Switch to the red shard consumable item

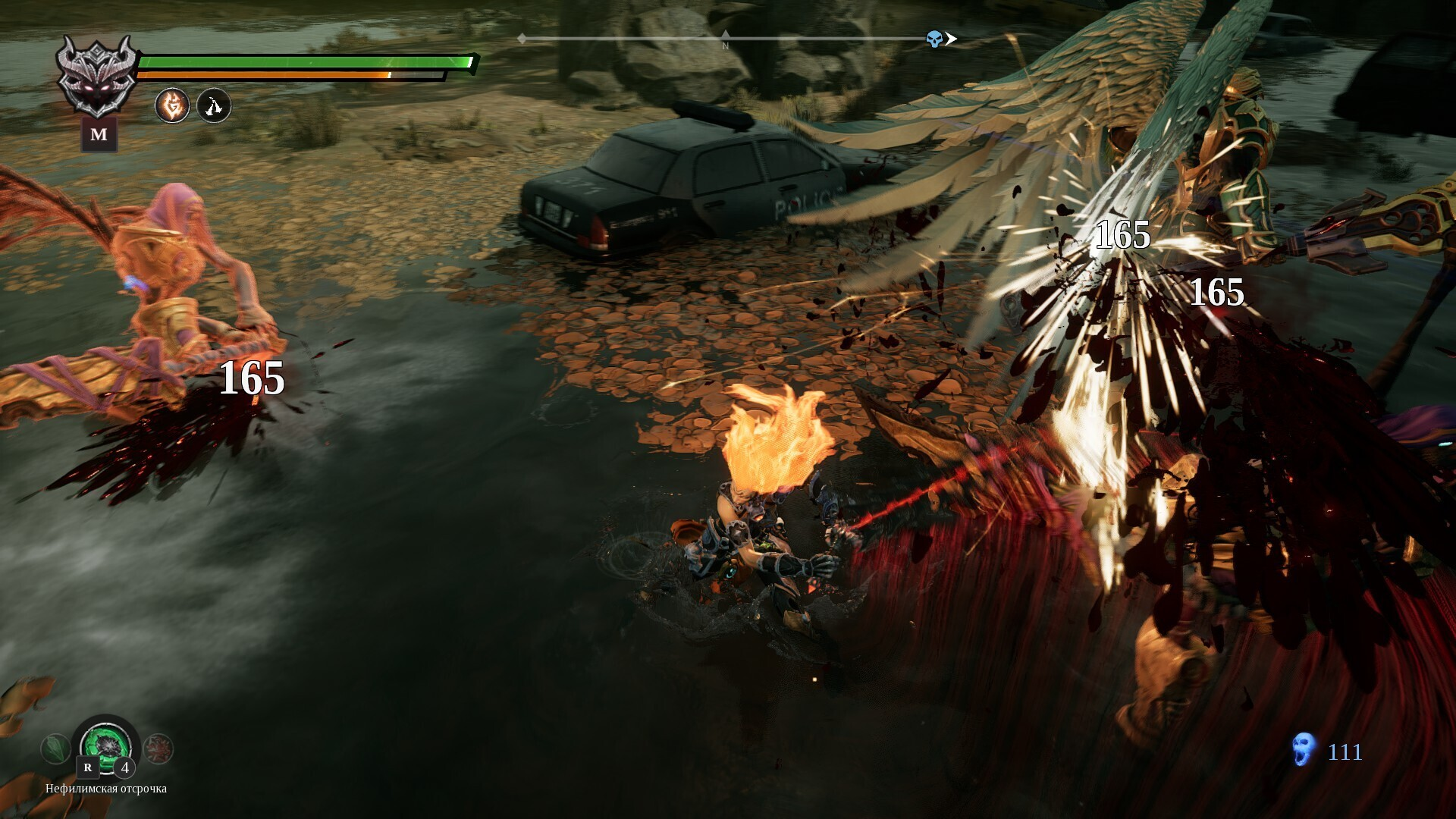(x=158, y=748)
